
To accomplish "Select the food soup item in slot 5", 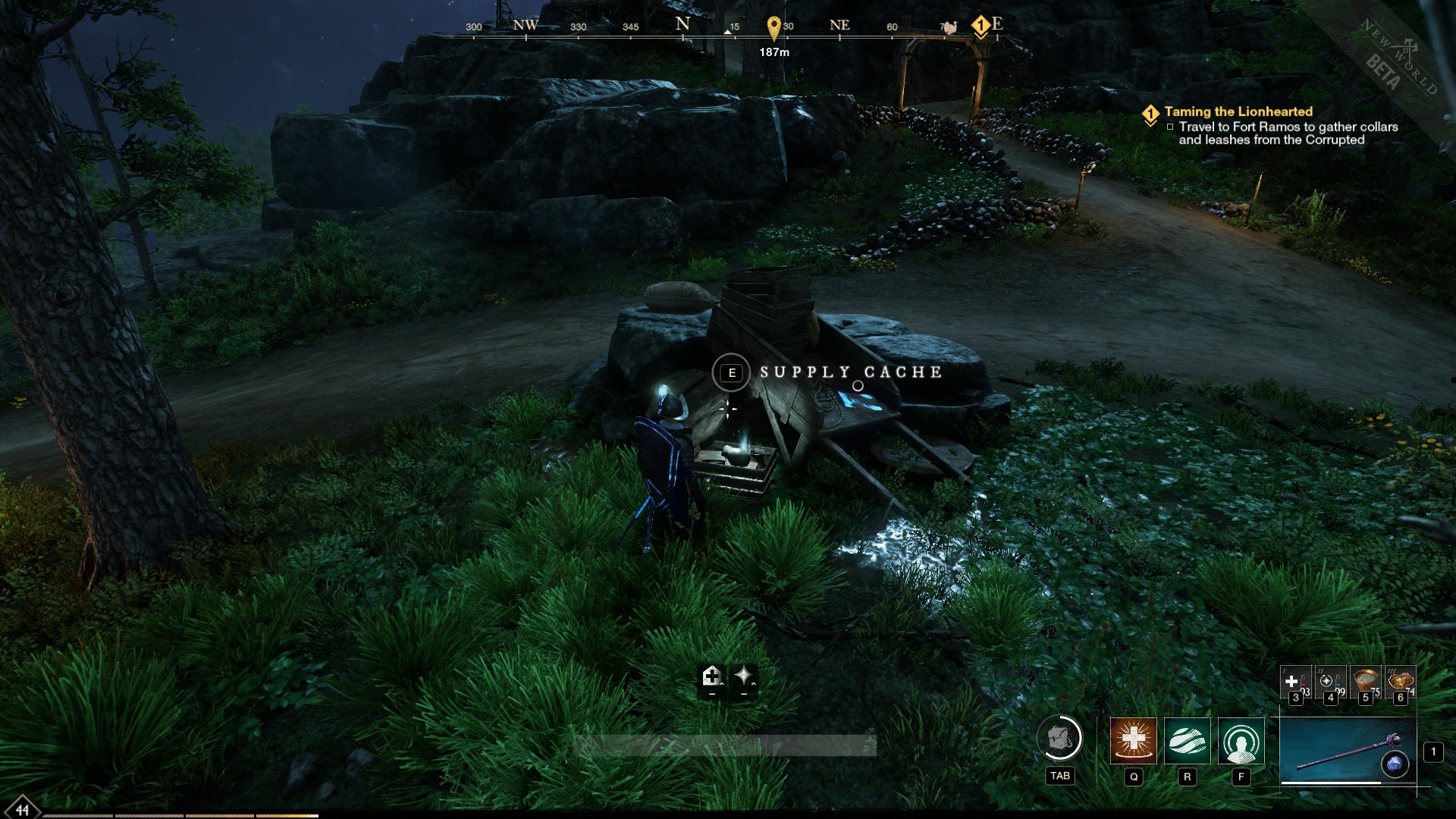I will click(x=1364, y=680).
